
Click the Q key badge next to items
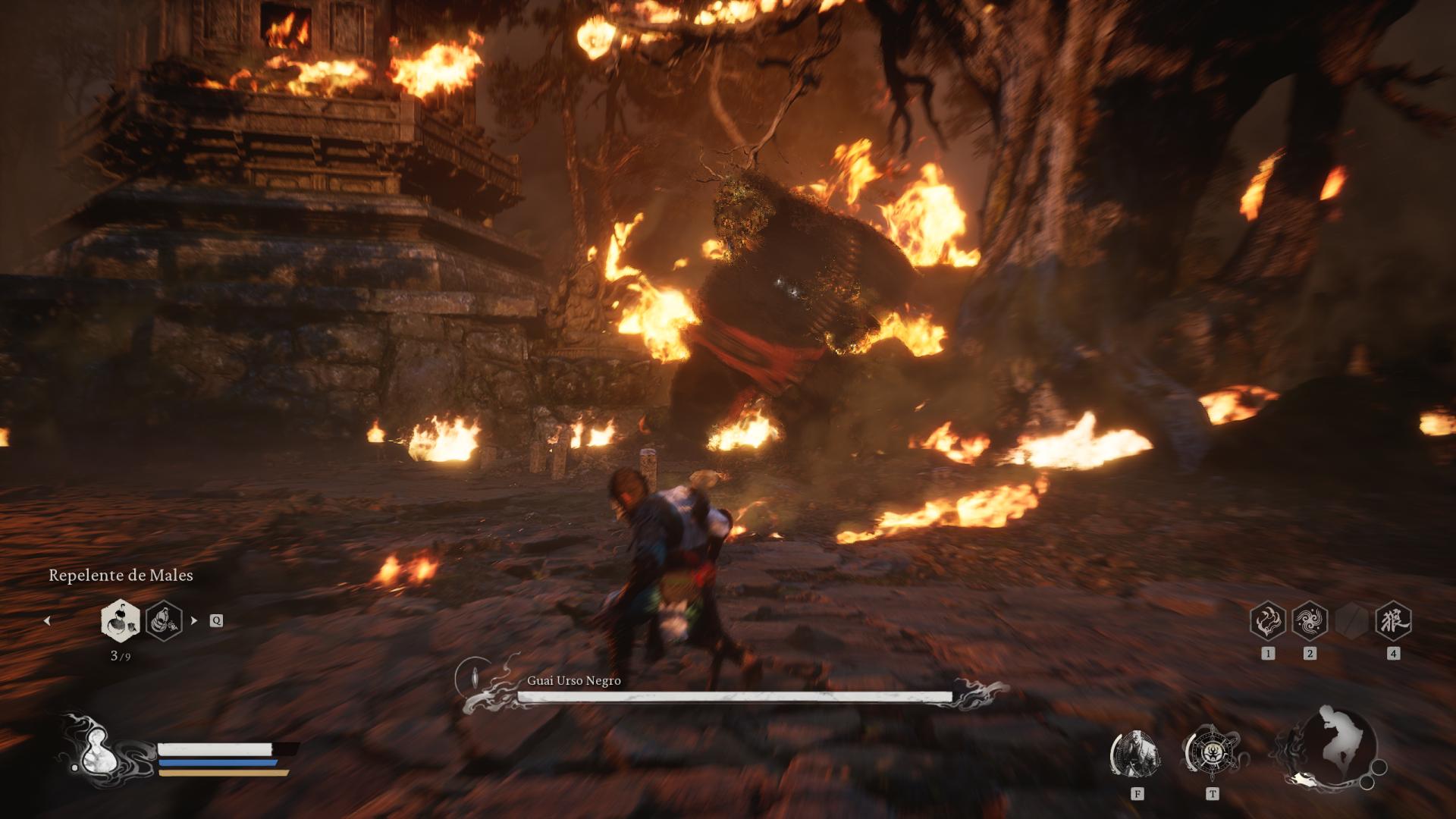216,622
